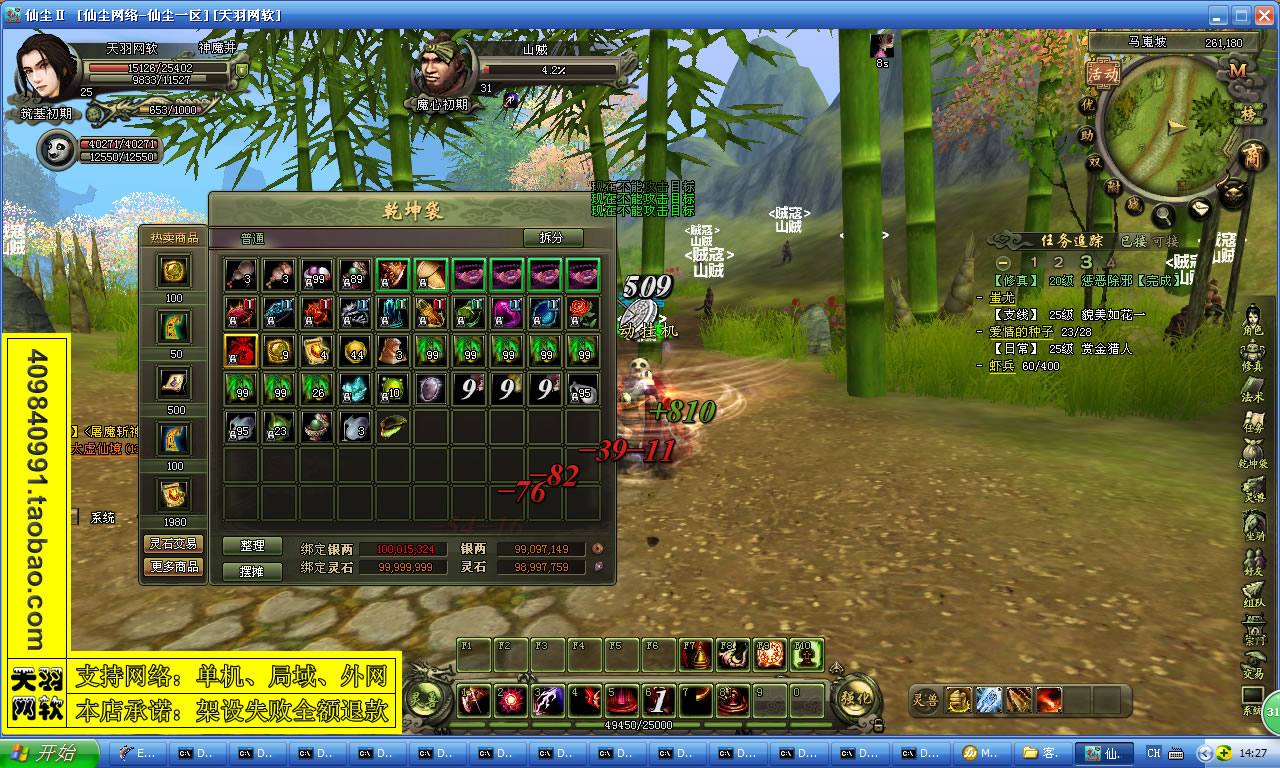Viewport: 1280px width, 768px height.
Task: Click the 拆分 (split) button in the bag
Action: click(x=552, y=238)
